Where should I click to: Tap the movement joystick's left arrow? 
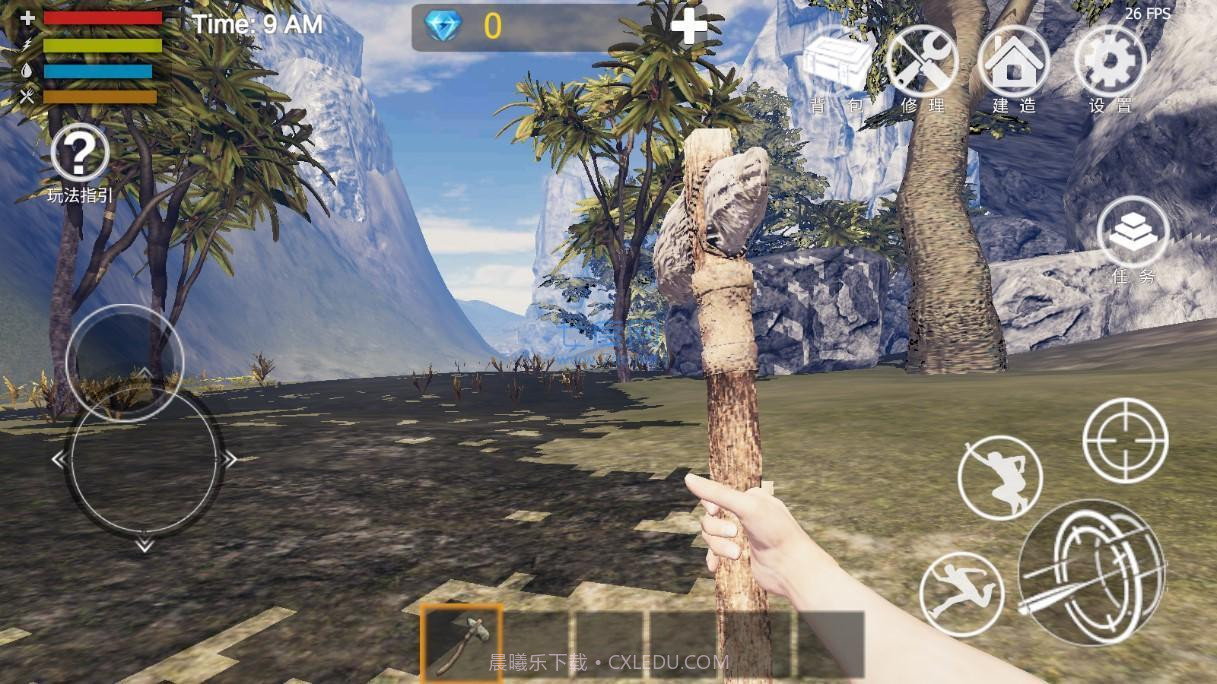(58, 460)
